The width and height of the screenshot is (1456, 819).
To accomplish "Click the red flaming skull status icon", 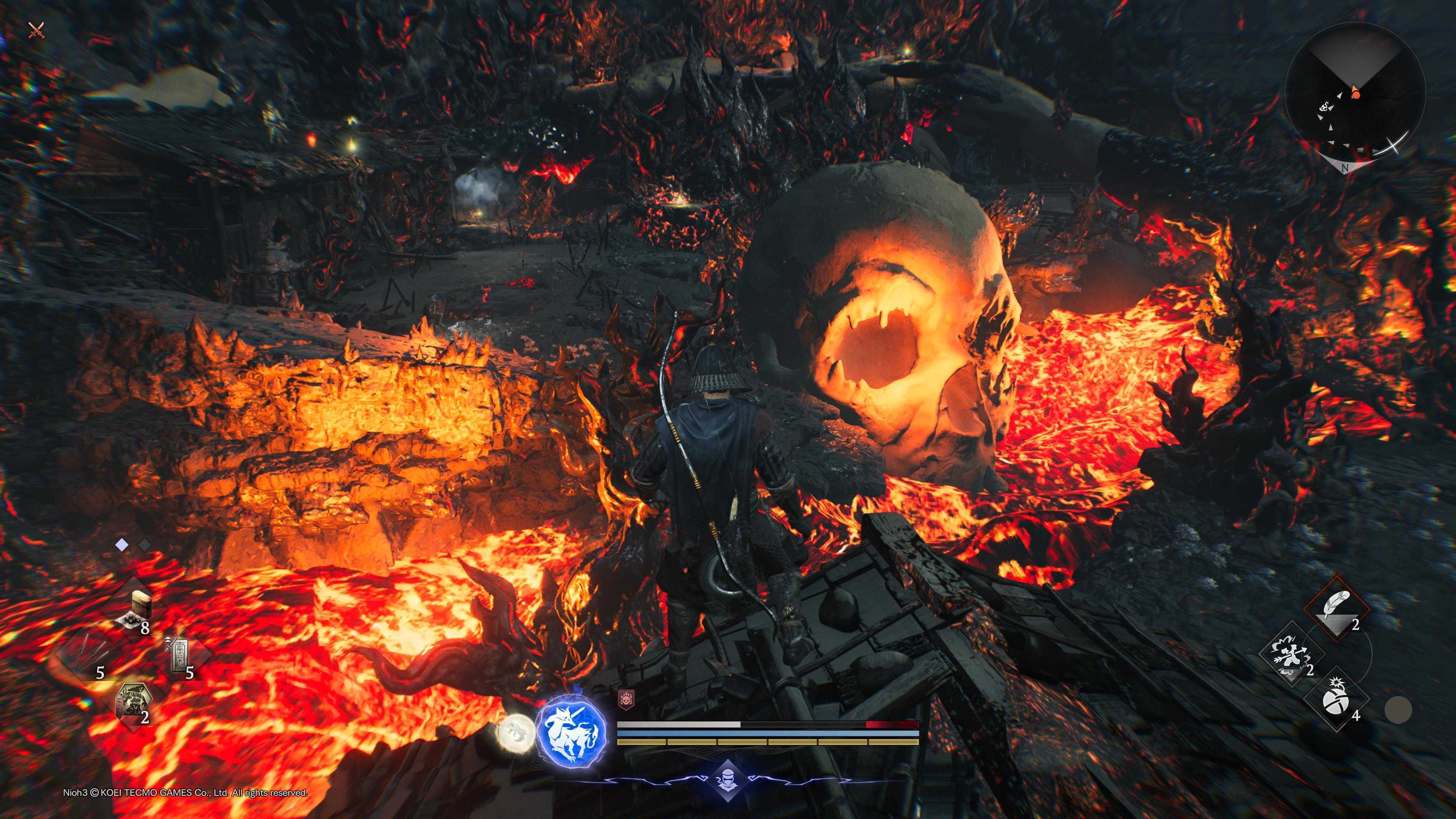I will (626, 698).
